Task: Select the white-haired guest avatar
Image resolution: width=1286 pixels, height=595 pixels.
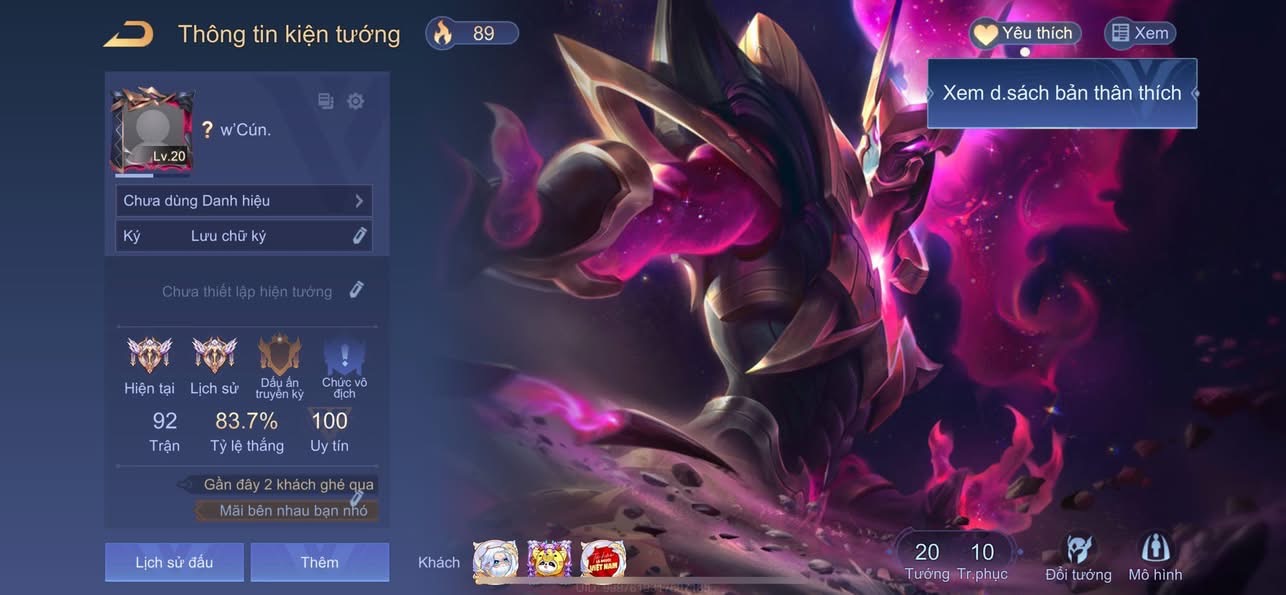Action: point(495,561)
